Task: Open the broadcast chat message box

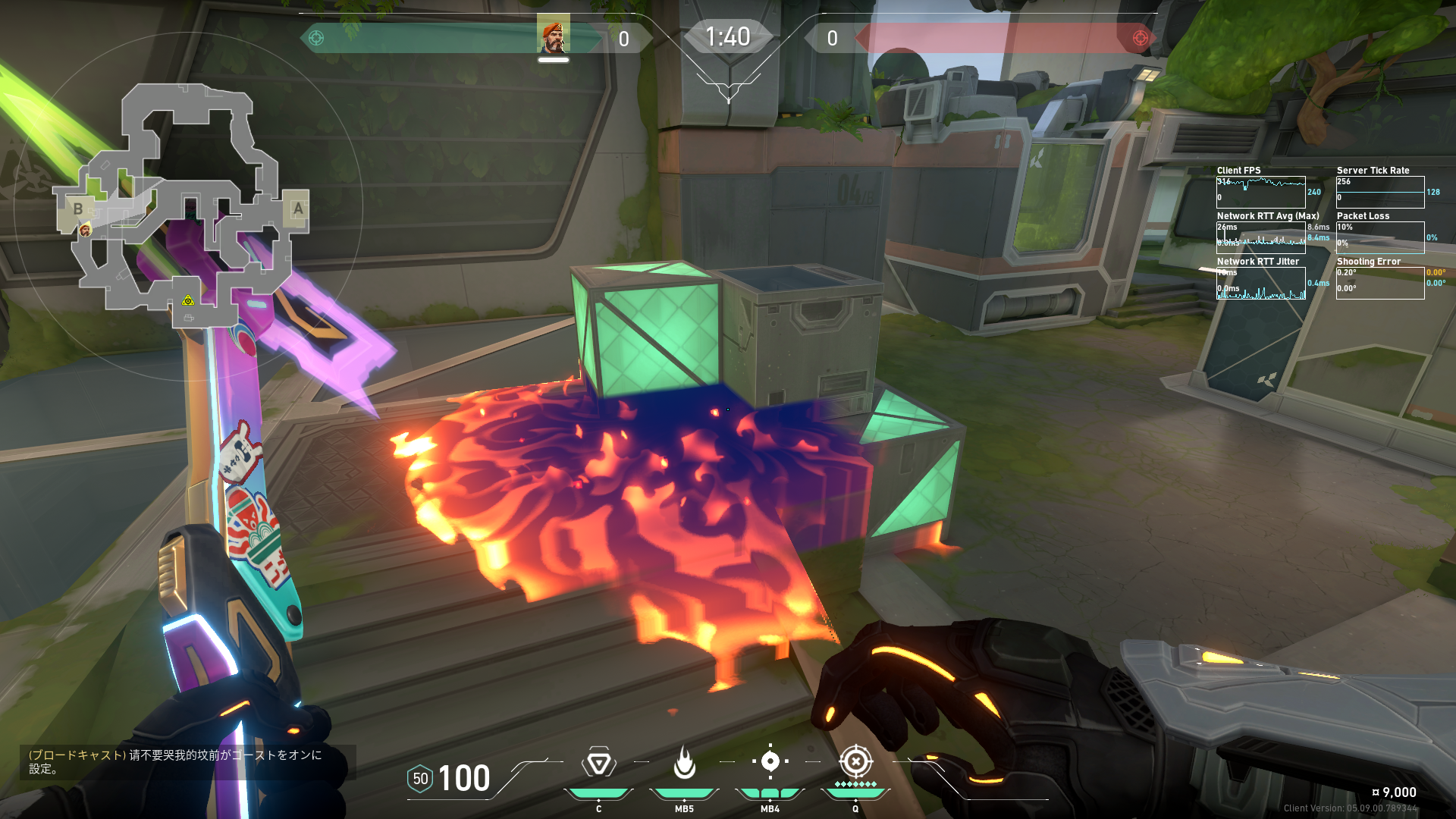Action: pos(187,761)
